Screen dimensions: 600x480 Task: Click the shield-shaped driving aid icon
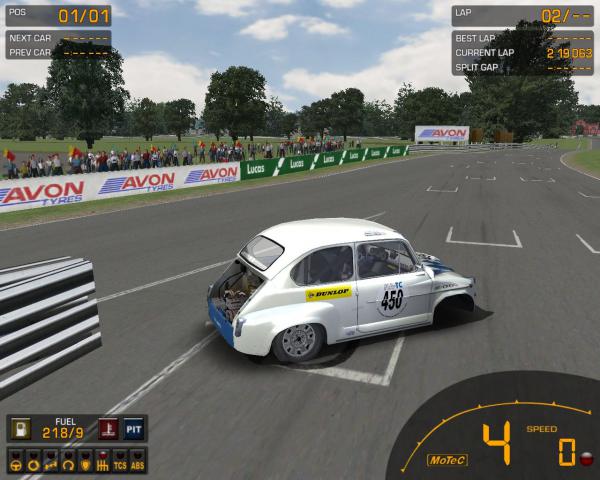84,464
